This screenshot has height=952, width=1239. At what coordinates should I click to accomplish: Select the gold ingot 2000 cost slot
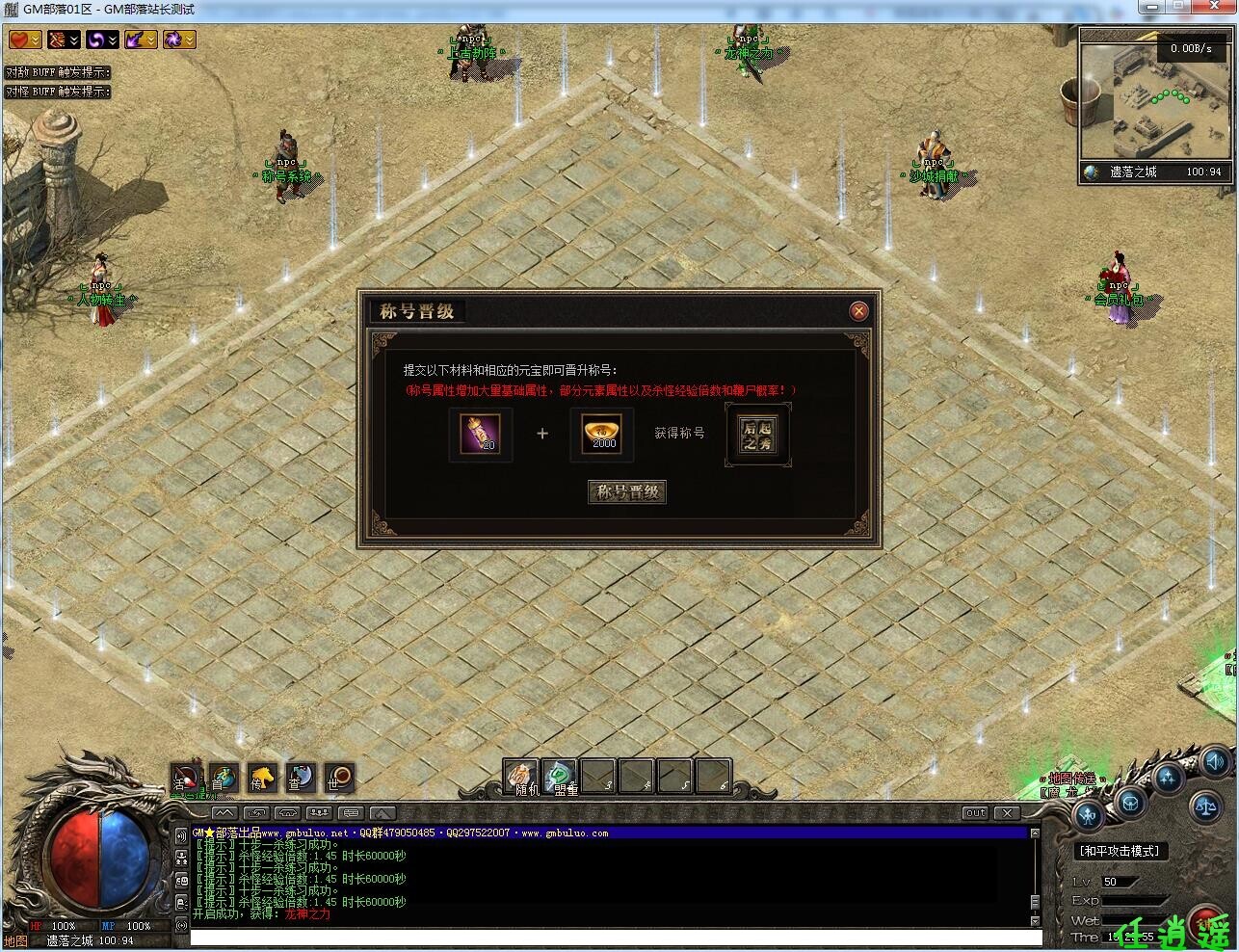tap(602, 435)
